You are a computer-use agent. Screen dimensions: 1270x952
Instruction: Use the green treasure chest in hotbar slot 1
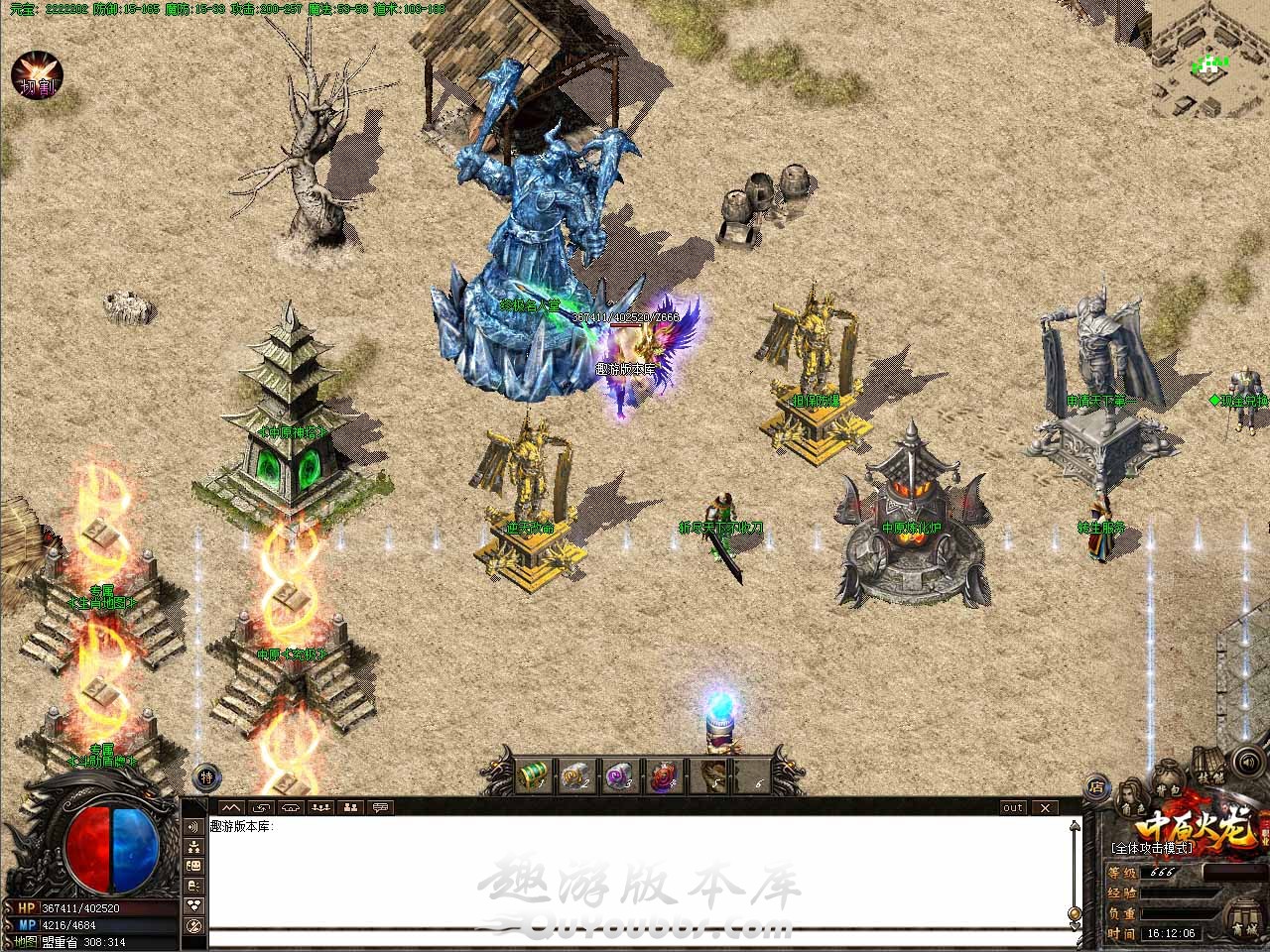pos(533,775)
